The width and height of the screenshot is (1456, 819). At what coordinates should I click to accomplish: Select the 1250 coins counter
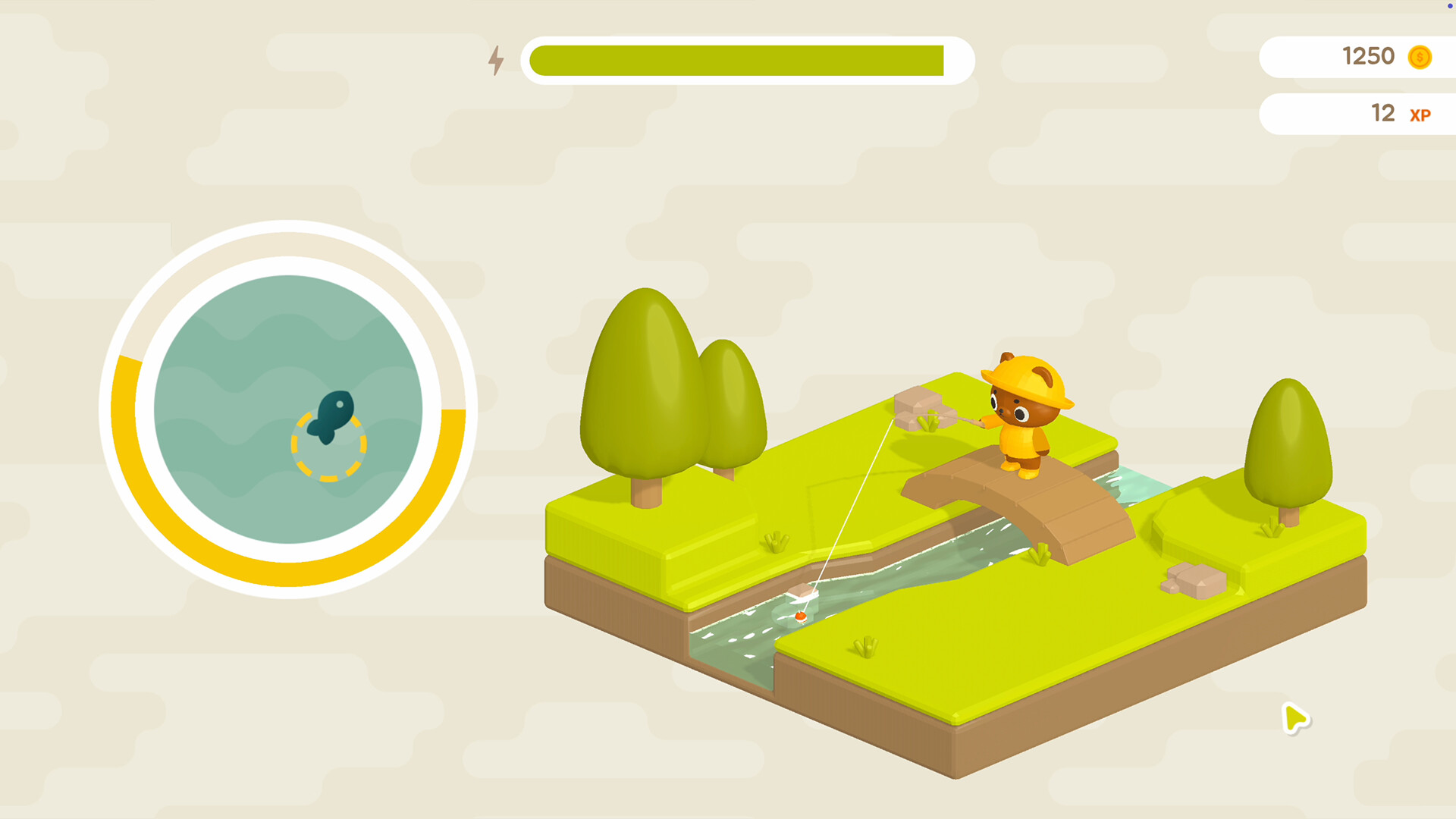(x=1369, y=56)
